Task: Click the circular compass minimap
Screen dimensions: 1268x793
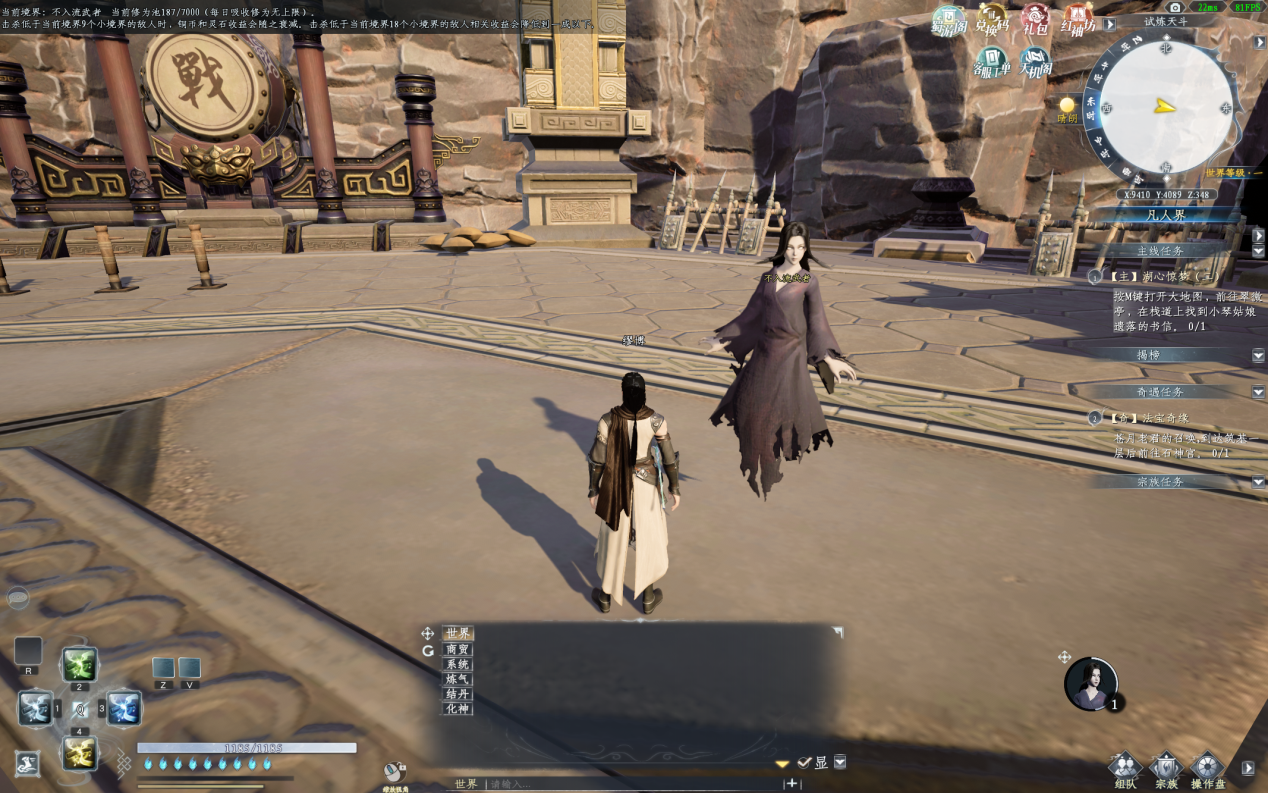Action: (1165, 105)
